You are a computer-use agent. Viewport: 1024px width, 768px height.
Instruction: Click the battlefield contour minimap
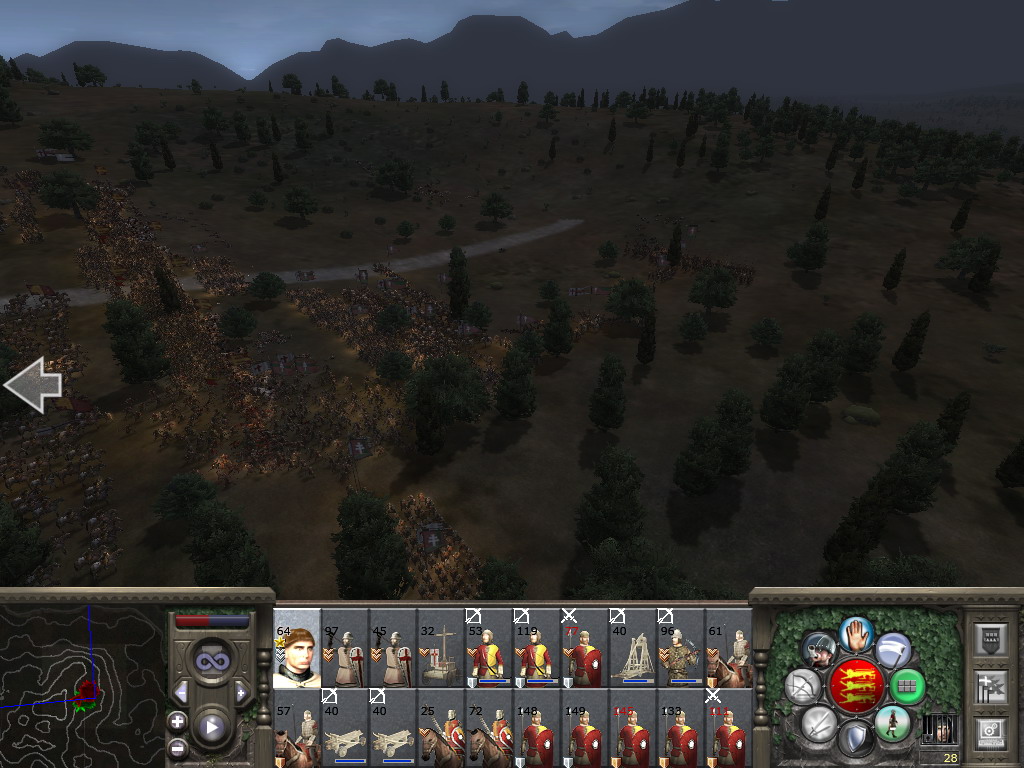coord(82,686)
